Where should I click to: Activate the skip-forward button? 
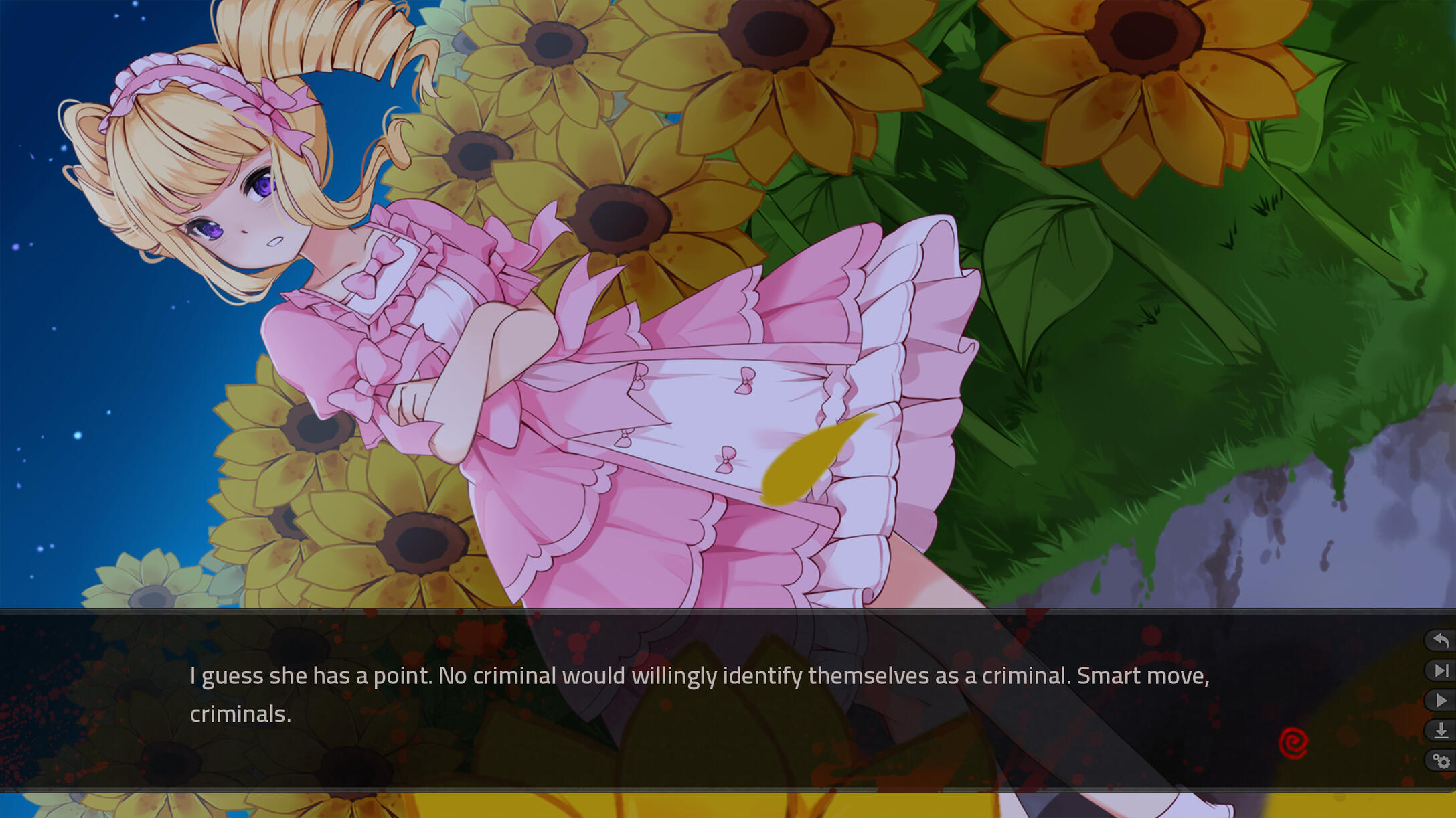coord(1441,671)
